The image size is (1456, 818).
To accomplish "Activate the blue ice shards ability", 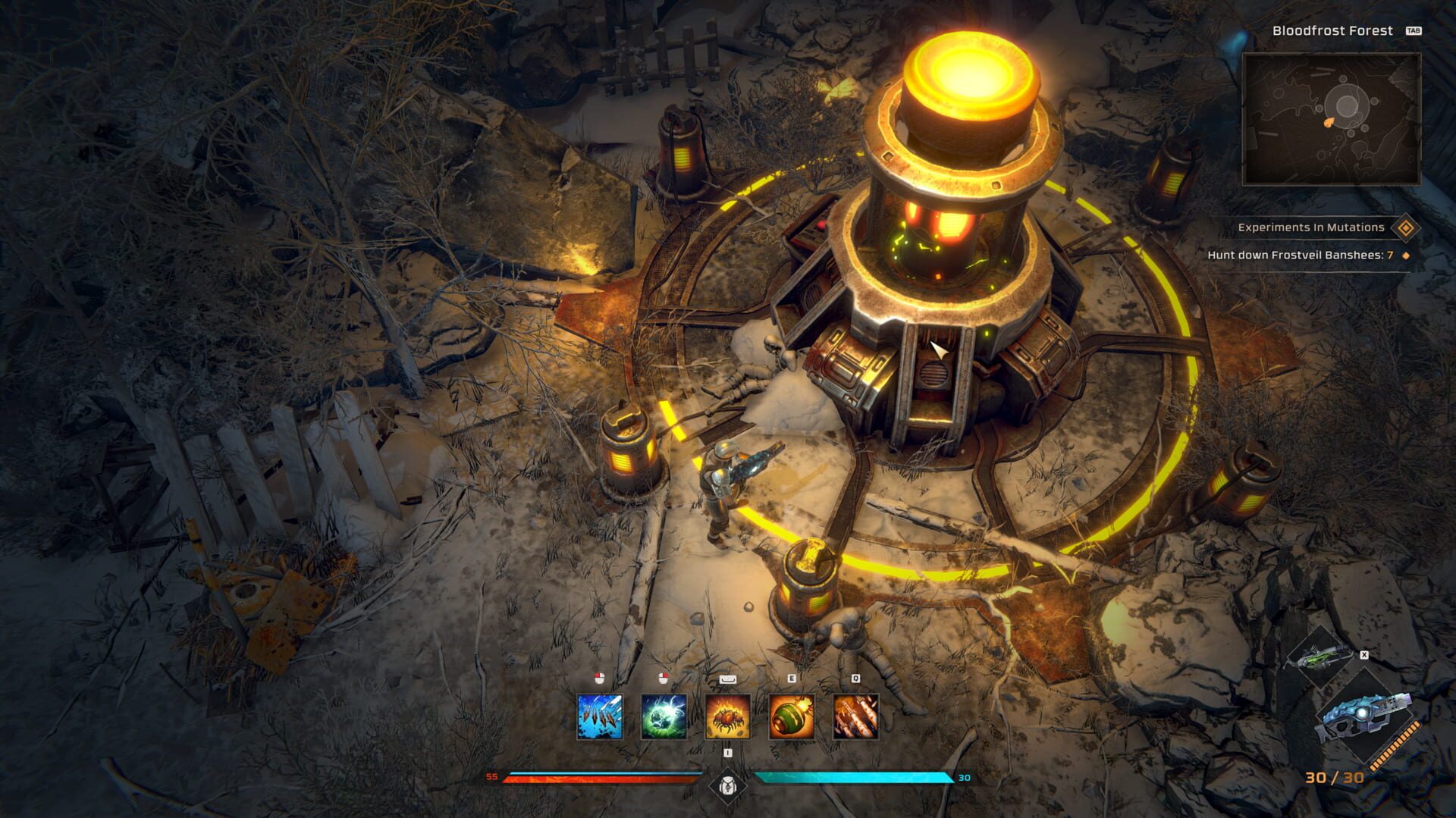I will click(600, 716).
